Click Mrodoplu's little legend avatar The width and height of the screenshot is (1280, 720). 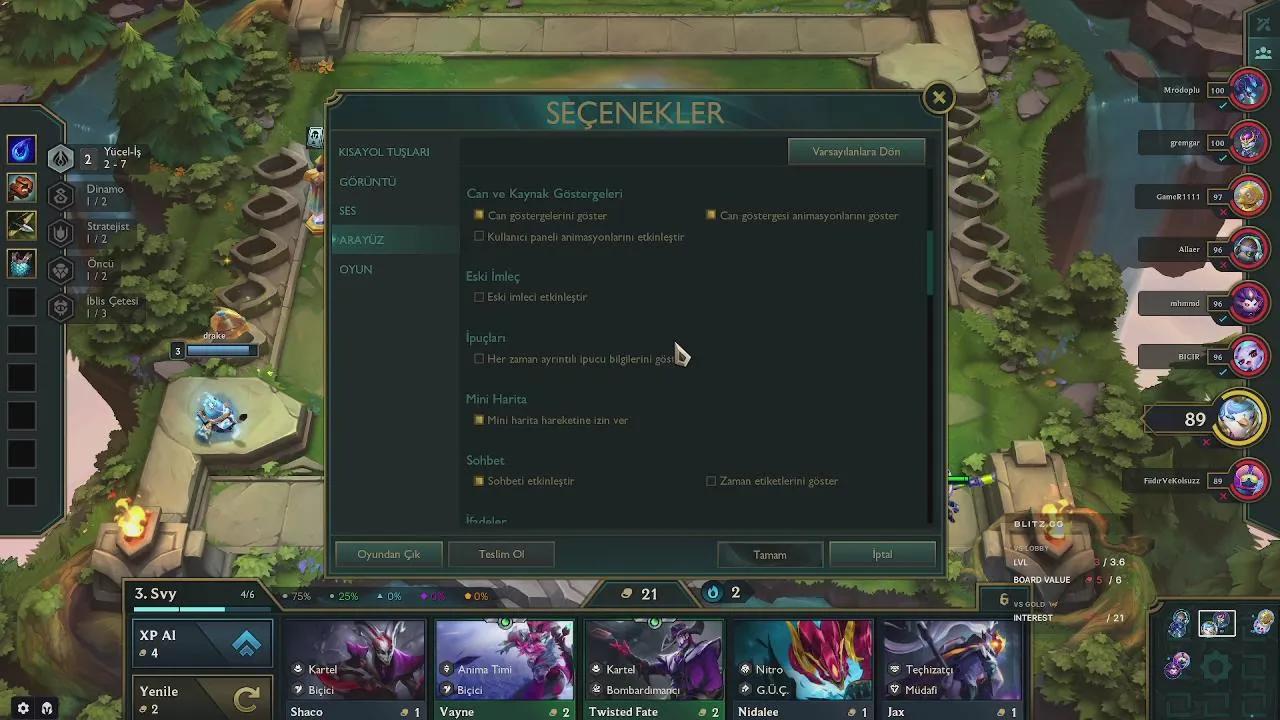1247,89
